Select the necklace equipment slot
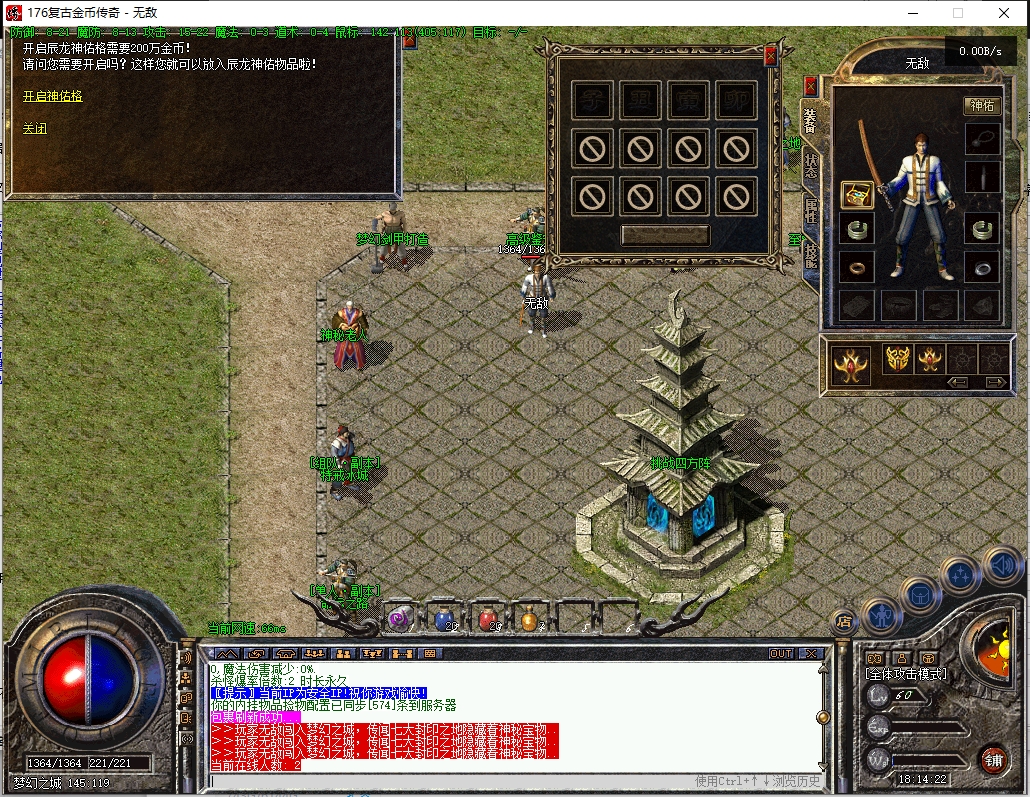1030x797 pixels. pos(982,139)
